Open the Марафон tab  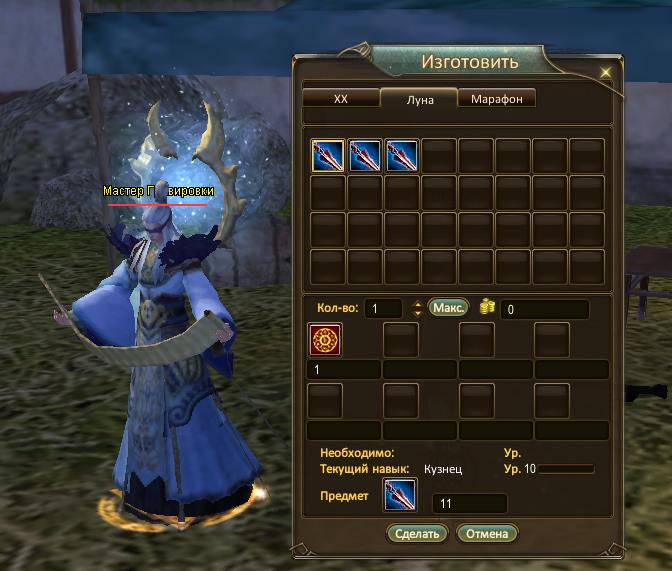(497, 98)
